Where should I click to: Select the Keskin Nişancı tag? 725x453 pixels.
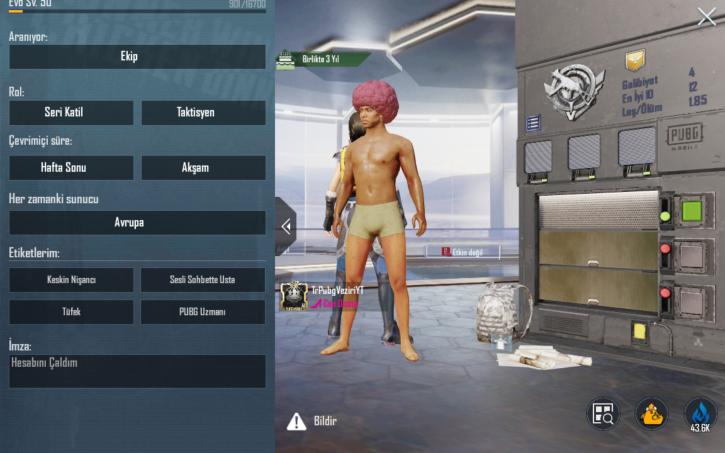(x=71, y=280)
